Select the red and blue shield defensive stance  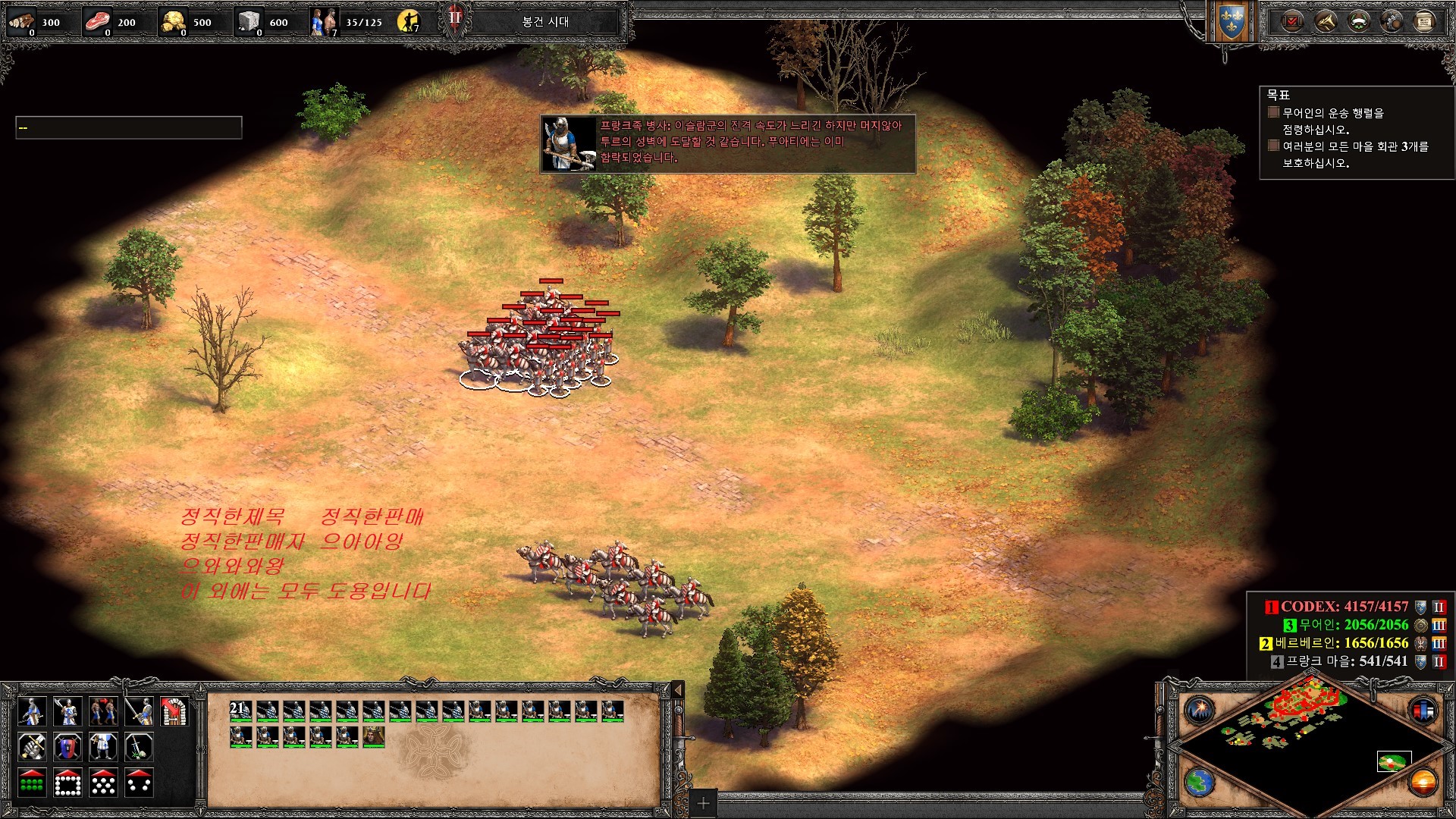tap(67, 747)
